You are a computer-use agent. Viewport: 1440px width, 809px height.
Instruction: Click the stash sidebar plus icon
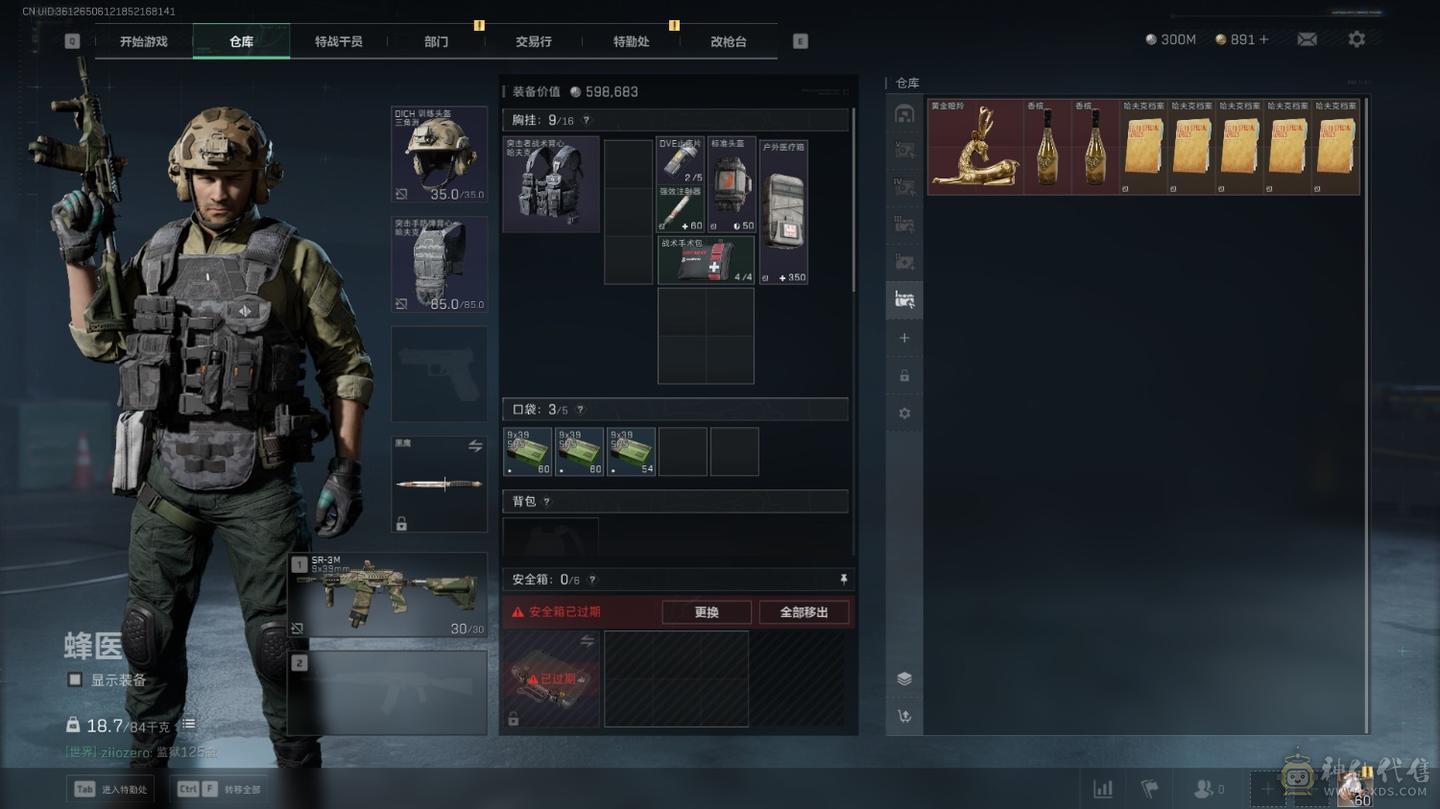[x=904, y=338]
